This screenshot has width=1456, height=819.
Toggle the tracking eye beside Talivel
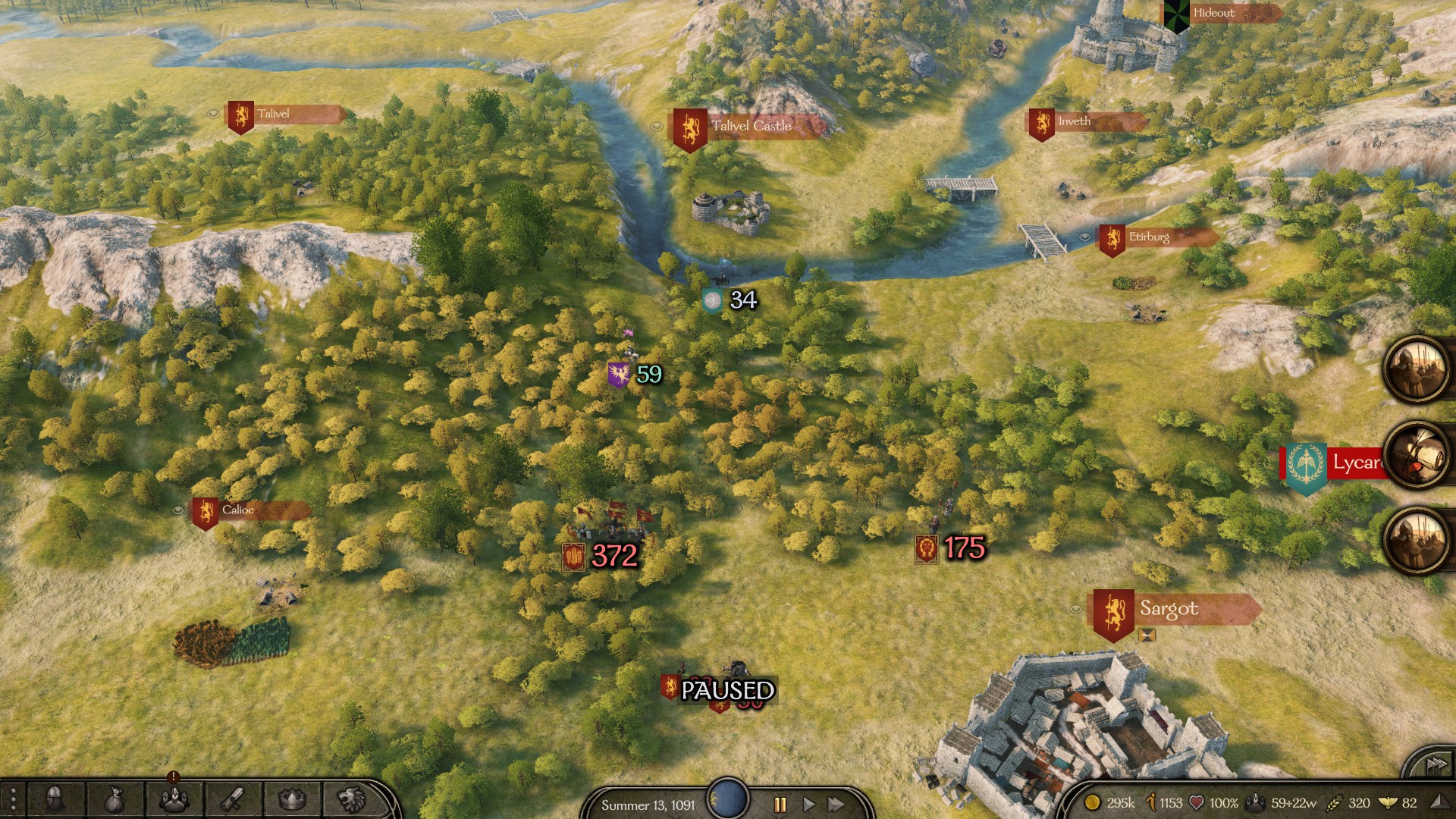[x=213, y=114]
